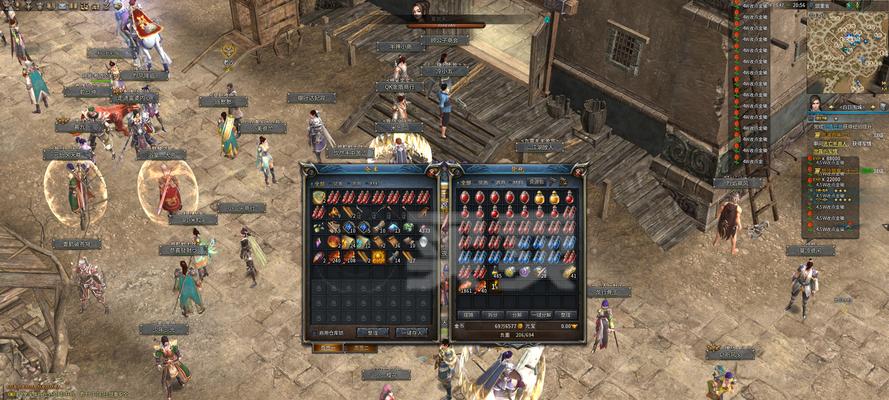
Task: Click the warehouse 整理 sort button
Action: (x=372, y=332)
